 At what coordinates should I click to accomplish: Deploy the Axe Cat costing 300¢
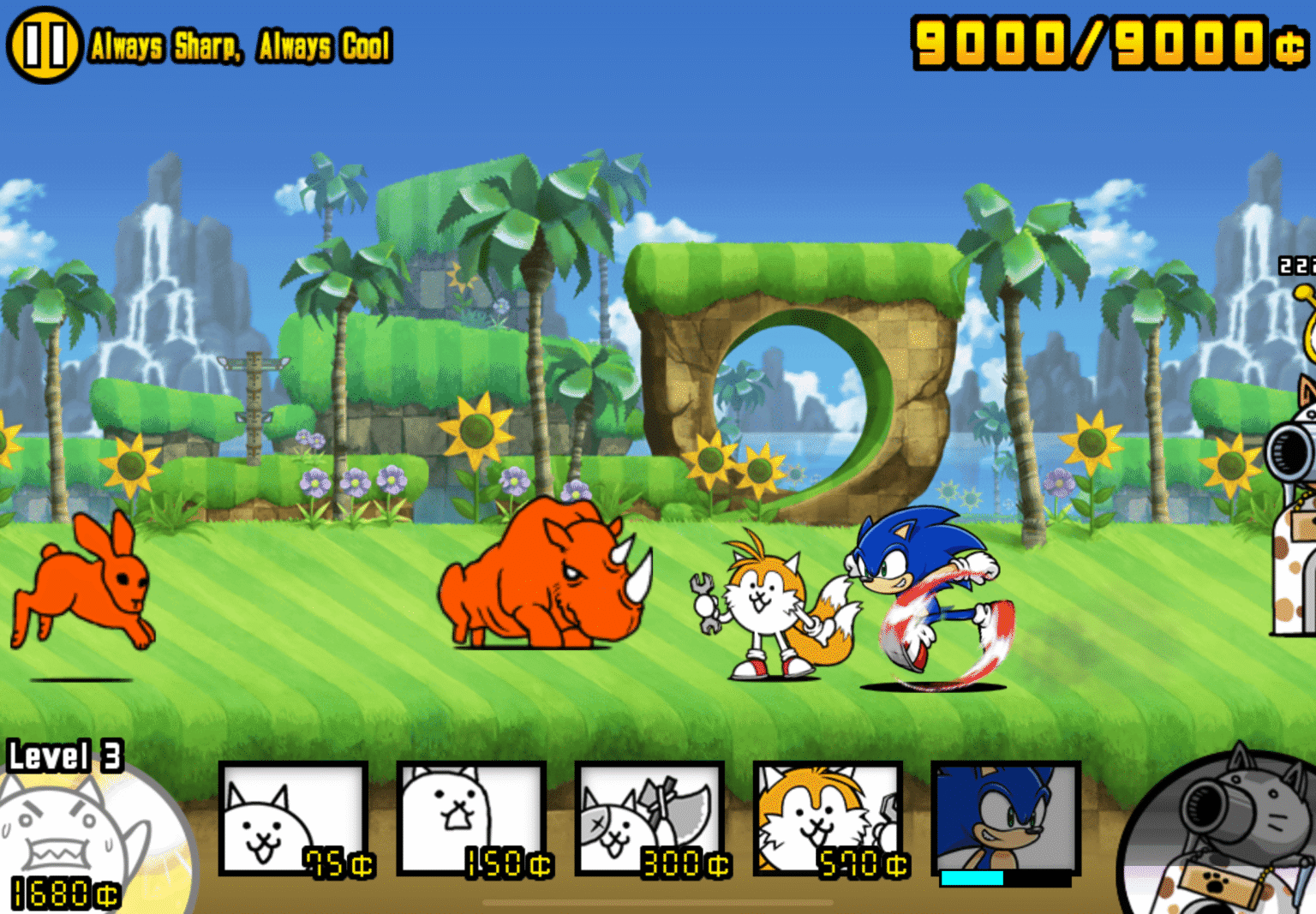pyautogui.click(x=651, y=818)
